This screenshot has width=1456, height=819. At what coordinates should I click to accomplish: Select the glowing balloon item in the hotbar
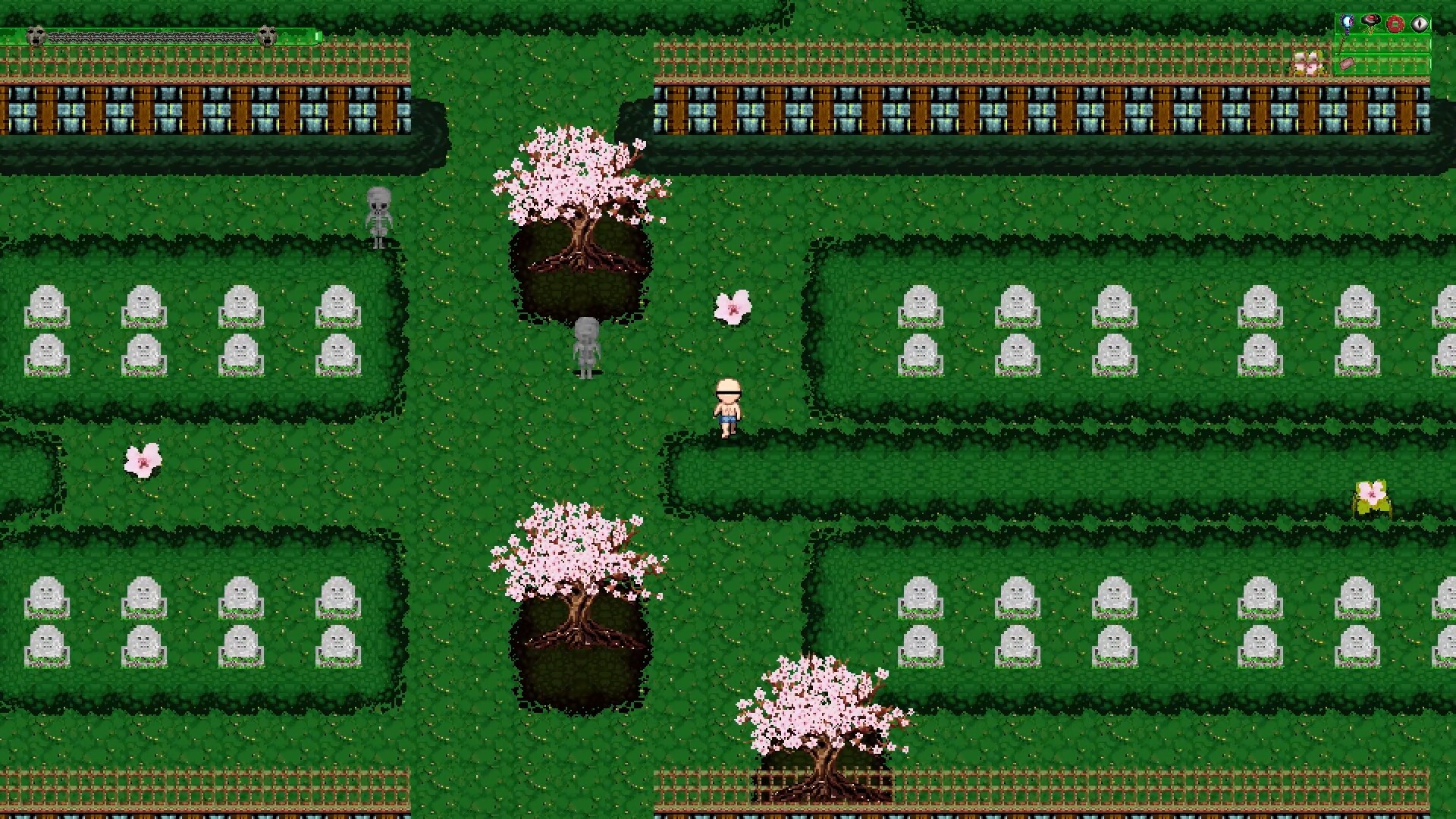coord(1347,22)
